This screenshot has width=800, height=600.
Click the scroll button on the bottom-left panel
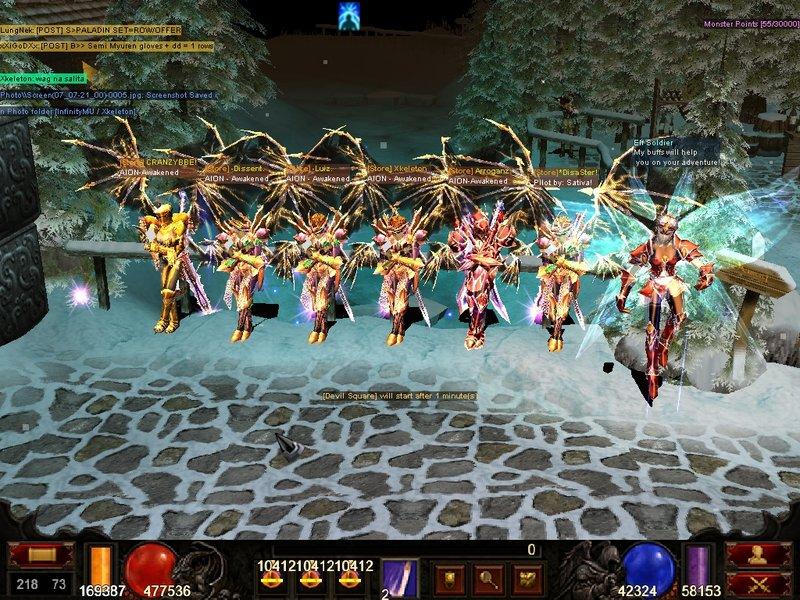(x=41, y=555)
